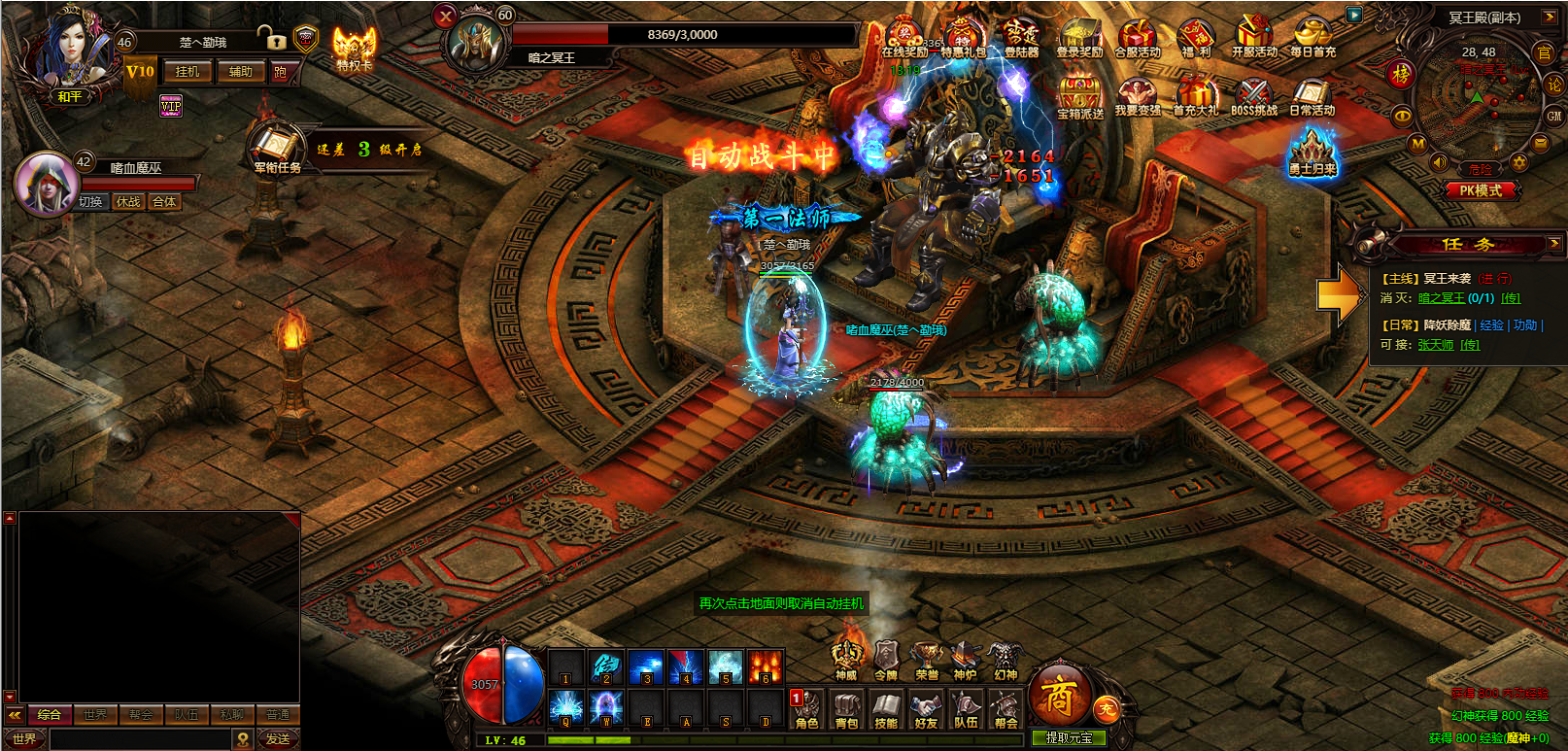Viewport: 1568px width, 751px height.
Task: Open the BOSS挑战 event icon
Action: pyautogui.click(x=1254, y=98)
